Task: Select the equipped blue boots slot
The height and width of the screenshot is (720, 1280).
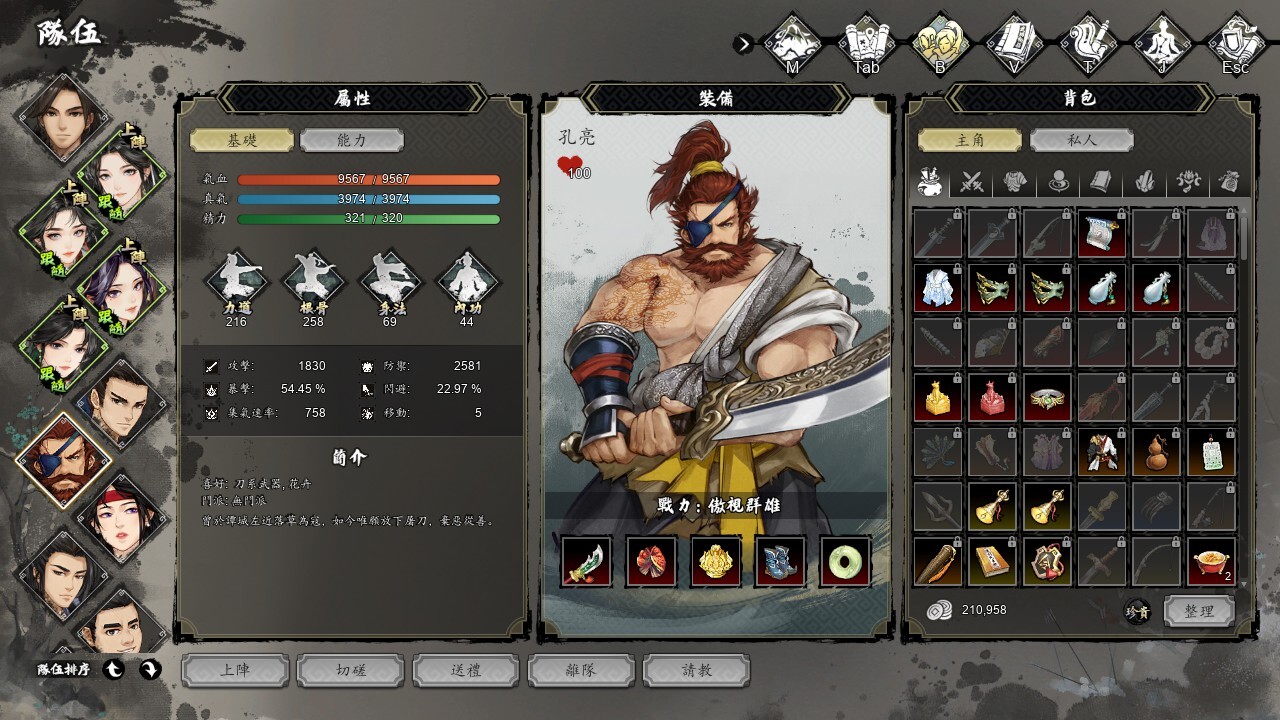Action: coord(781,561)
